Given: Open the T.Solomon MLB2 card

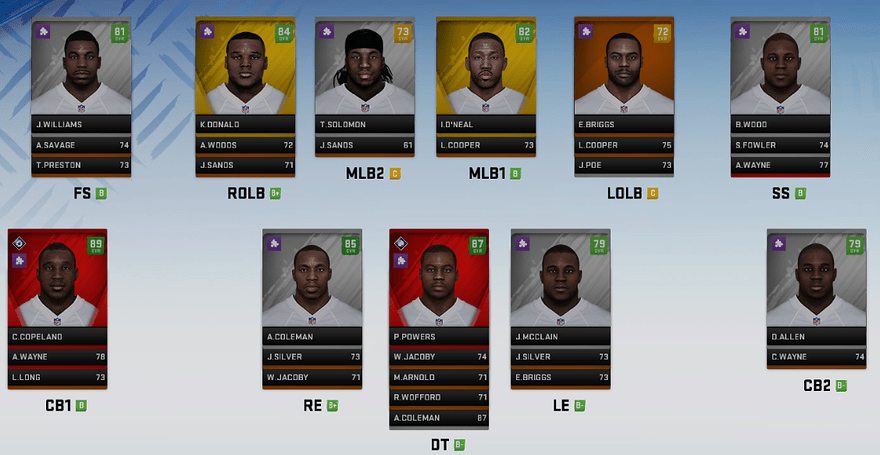Looking at the screenshot, I should pos(365,72).
